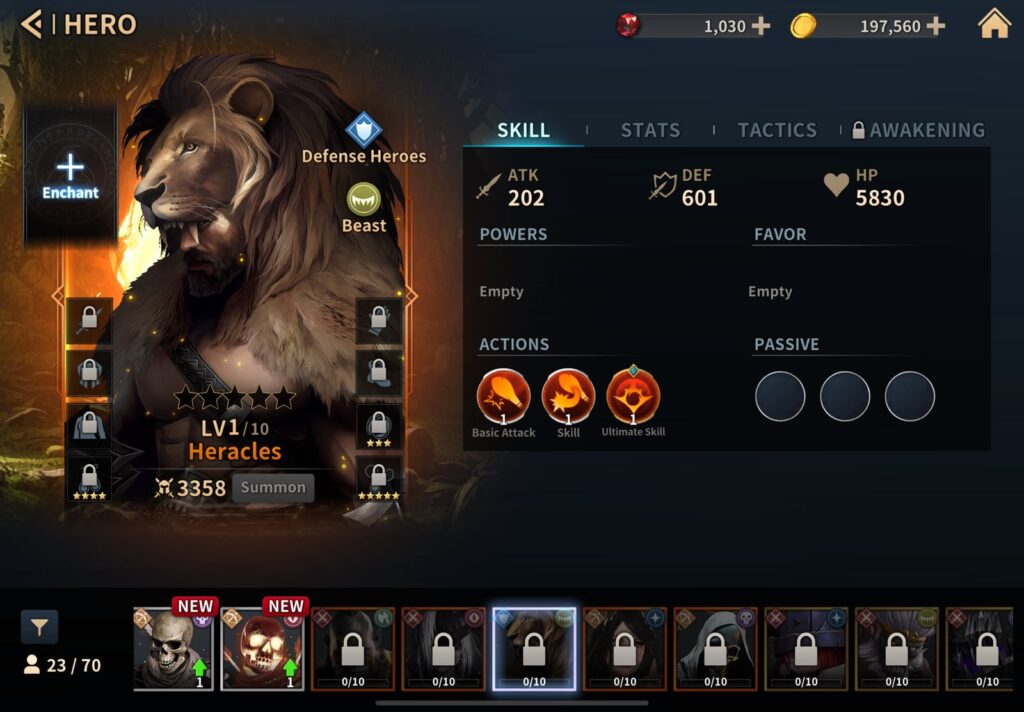This screenshot has width=1024, height=712.
Task: Go back from the Hero screen
Action: pyautogui.click(x=32, y=24)
